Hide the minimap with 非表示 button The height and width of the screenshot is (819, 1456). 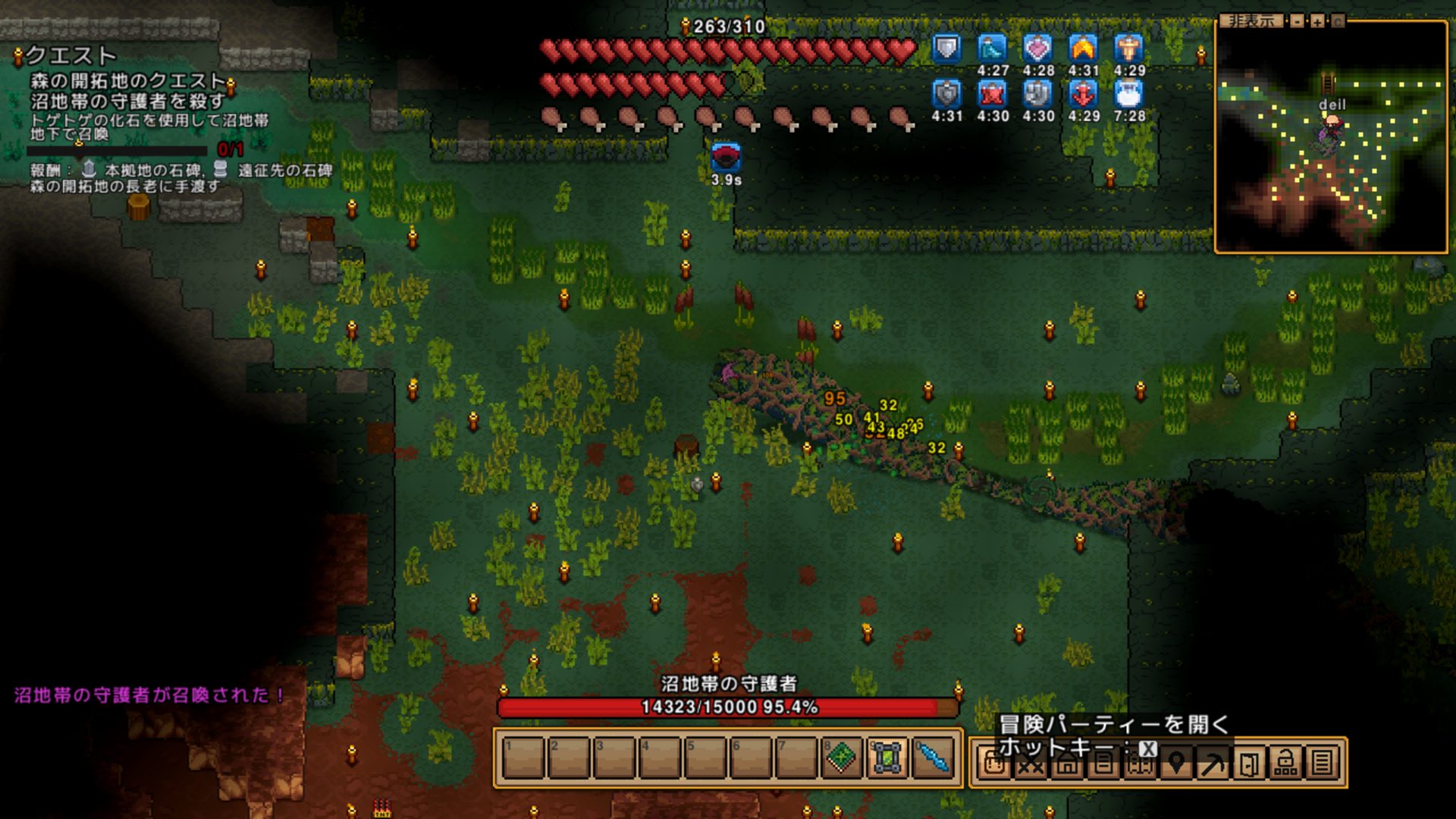coord(1251,21)
